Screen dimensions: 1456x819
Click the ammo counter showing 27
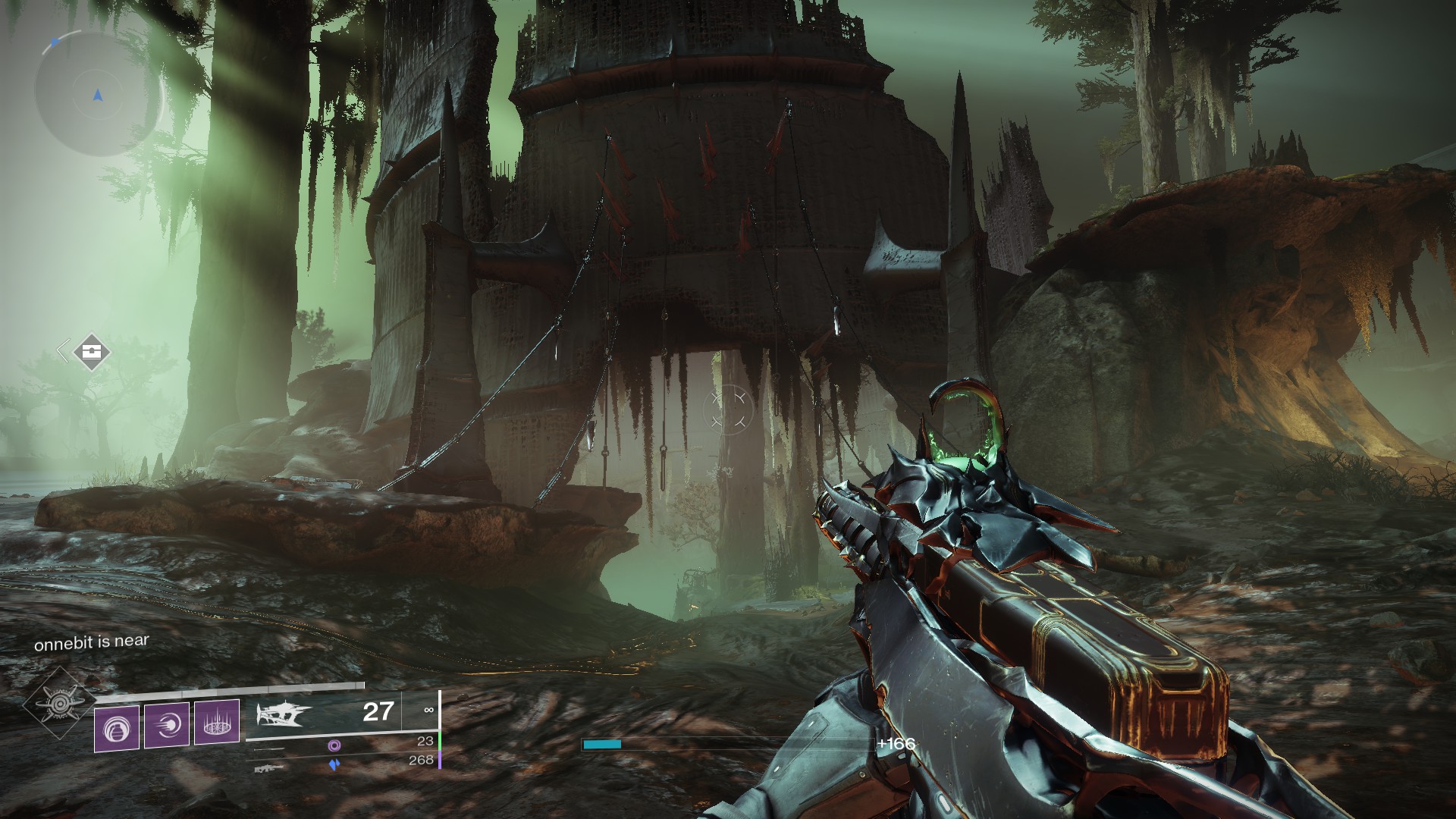379,711
